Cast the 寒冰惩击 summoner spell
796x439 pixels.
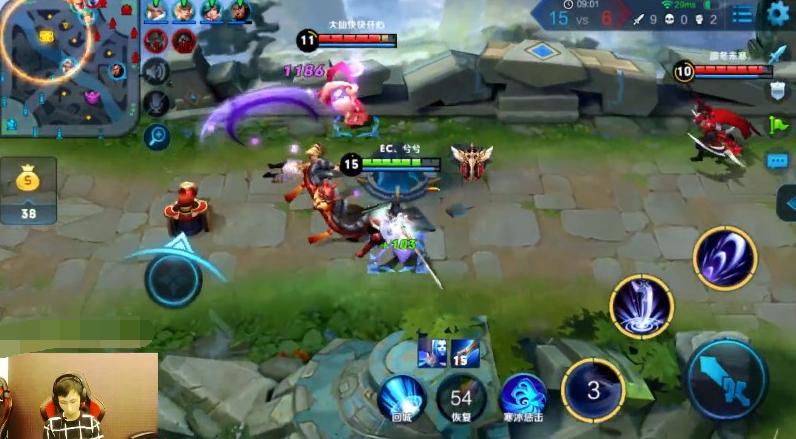(x=522, y=396)
